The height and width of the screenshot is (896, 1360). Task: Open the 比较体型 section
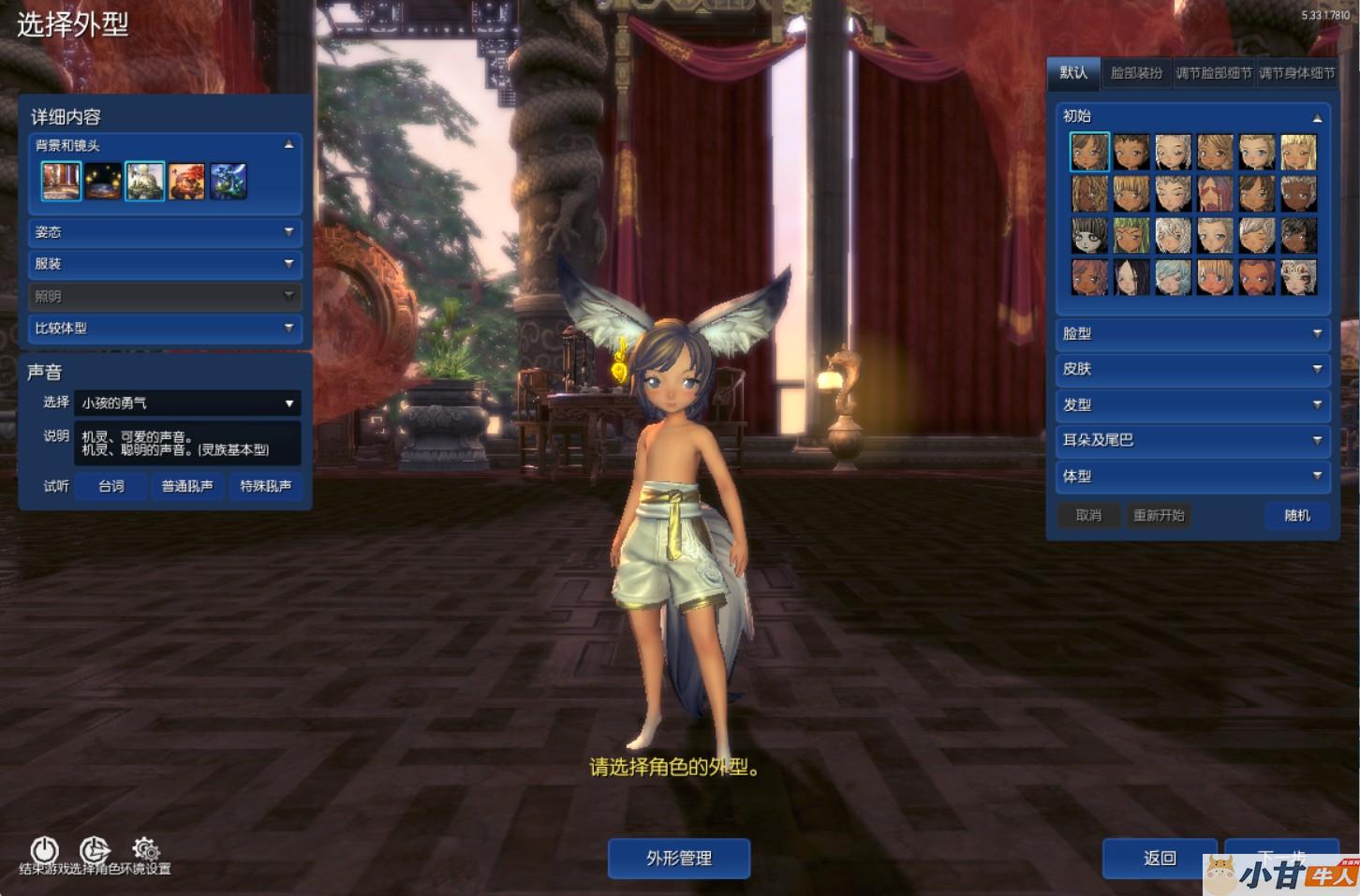164,328
